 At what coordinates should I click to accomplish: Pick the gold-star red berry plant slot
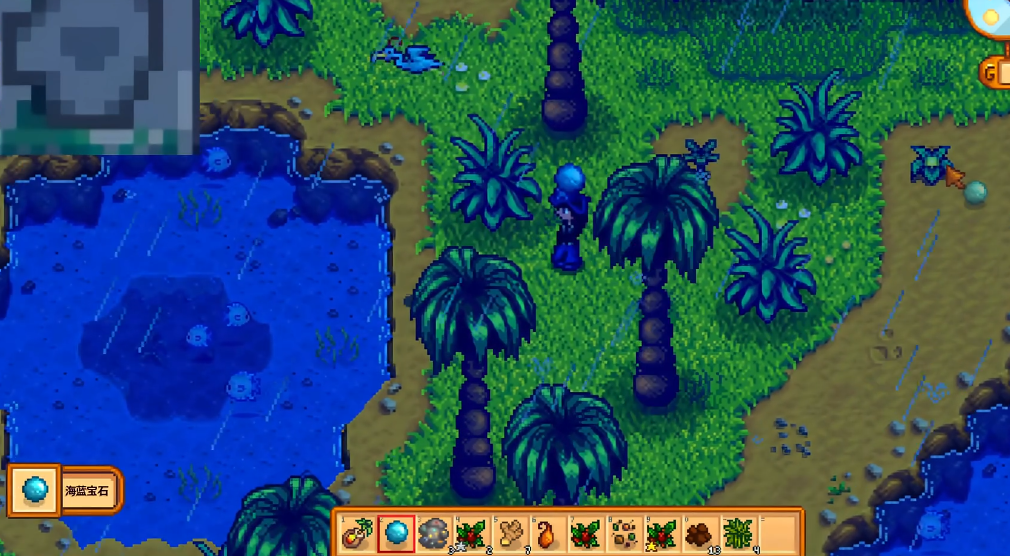(662, 531)
